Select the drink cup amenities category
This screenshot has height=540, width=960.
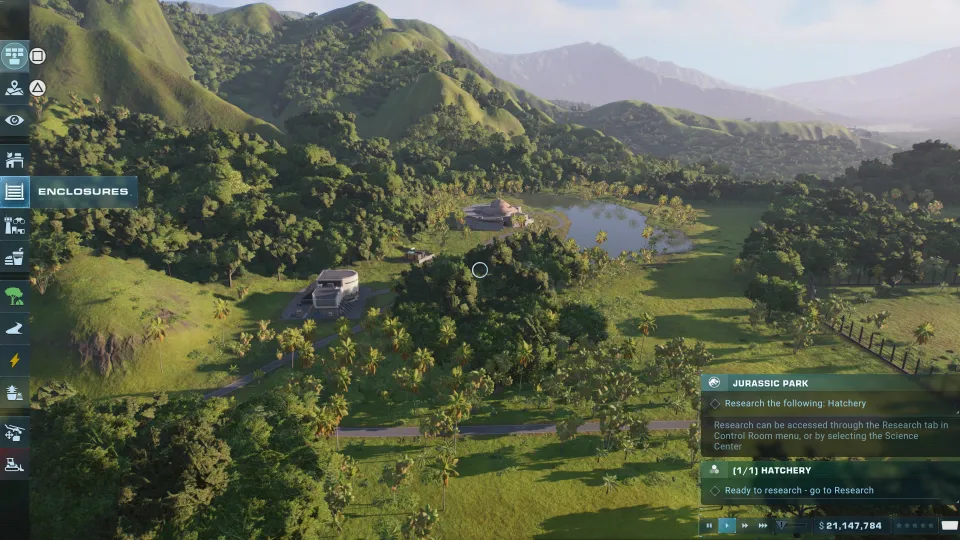[x=14, y=259]
